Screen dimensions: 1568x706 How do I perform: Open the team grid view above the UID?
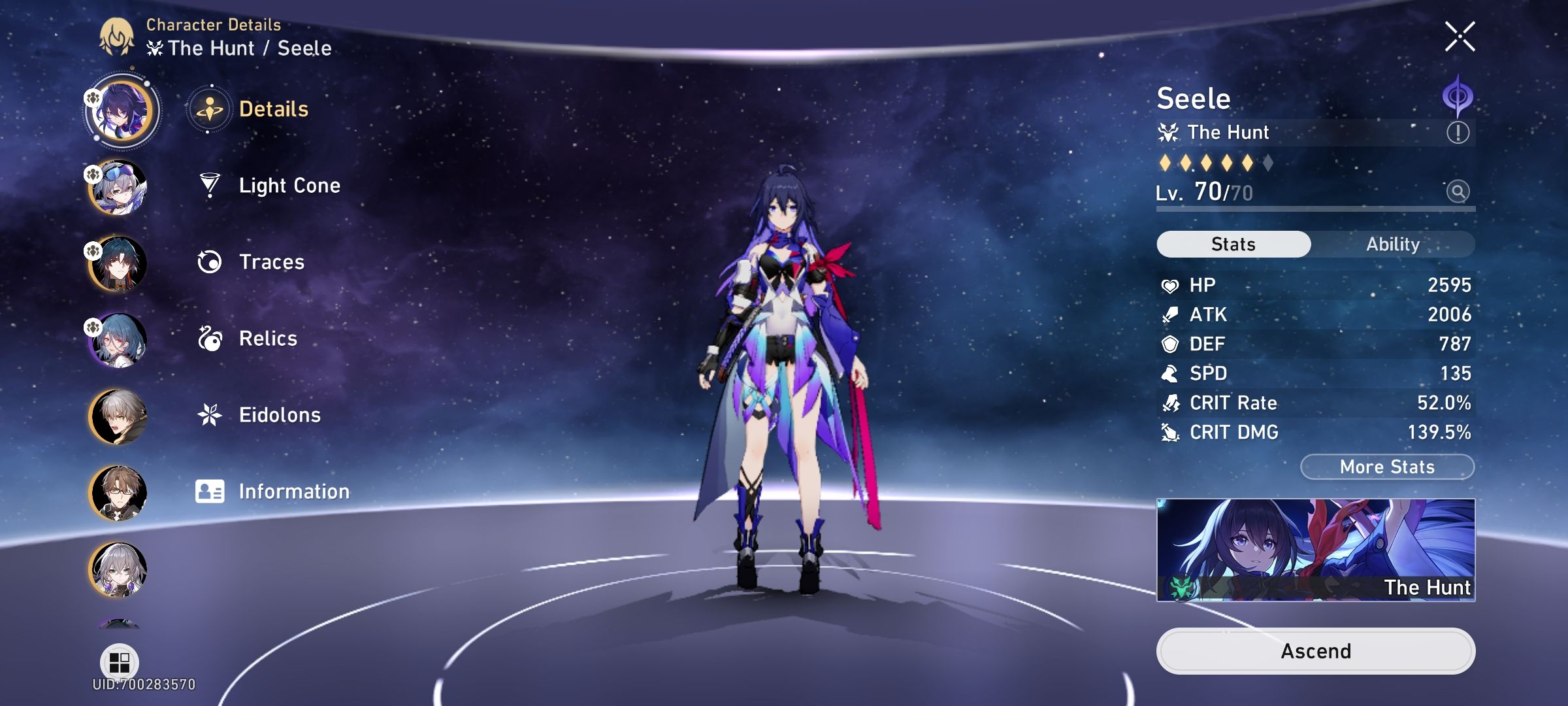[119, 663]
